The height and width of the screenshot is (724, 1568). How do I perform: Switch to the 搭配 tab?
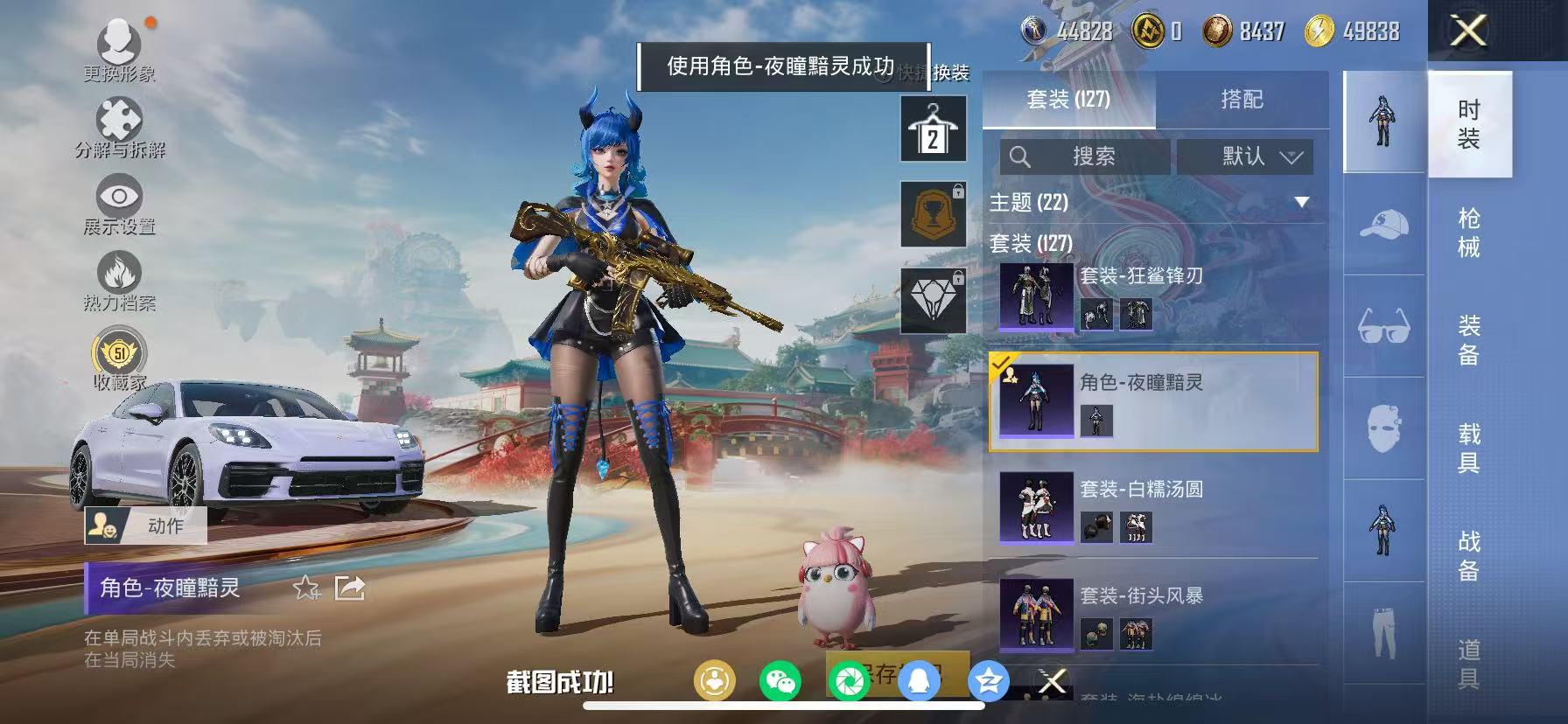(1242, 100)
